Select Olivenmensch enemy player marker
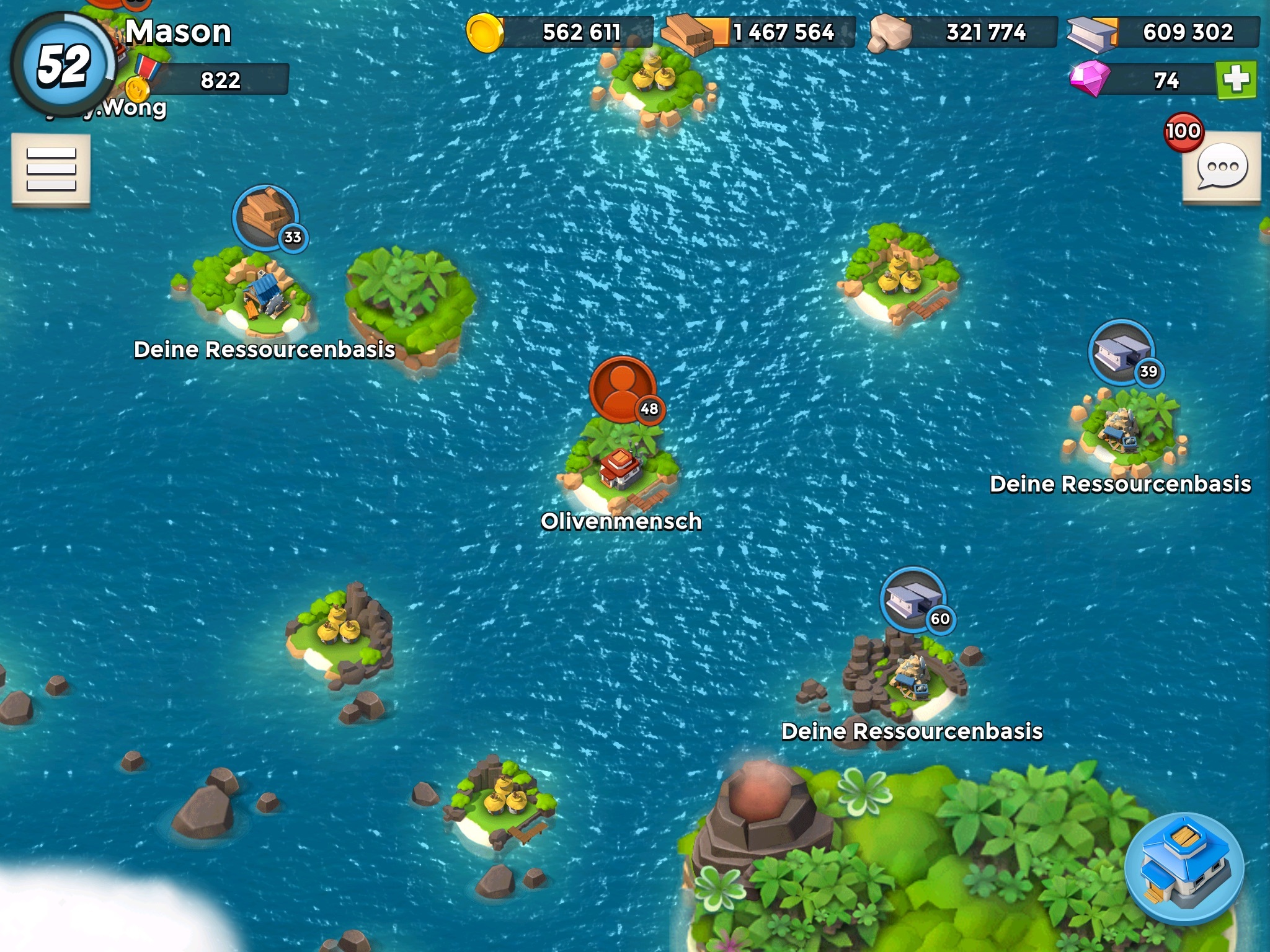The image size is (1270, 952). 623,389
